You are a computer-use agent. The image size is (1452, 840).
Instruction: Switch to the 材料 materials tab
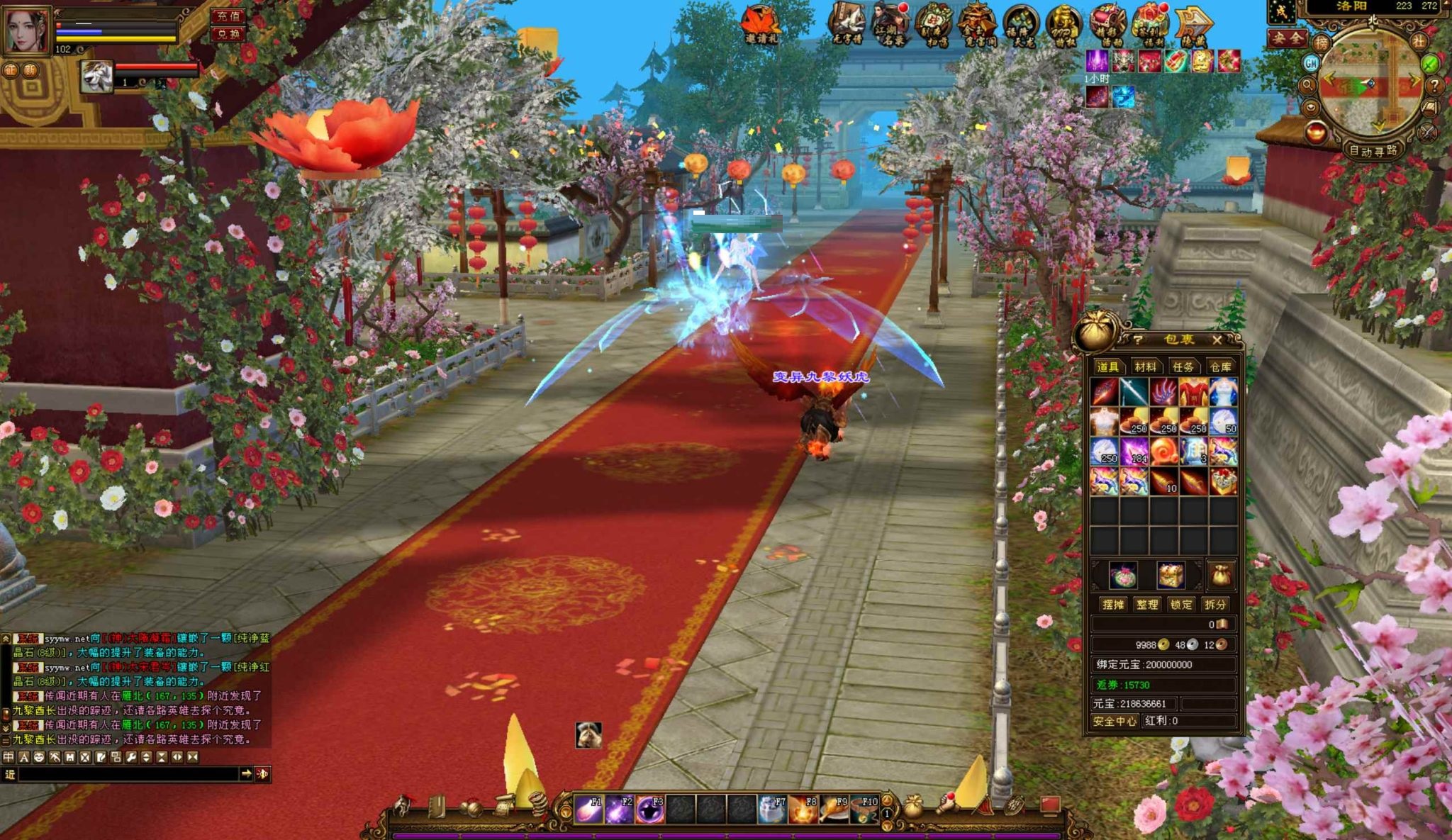point(1145,366)
